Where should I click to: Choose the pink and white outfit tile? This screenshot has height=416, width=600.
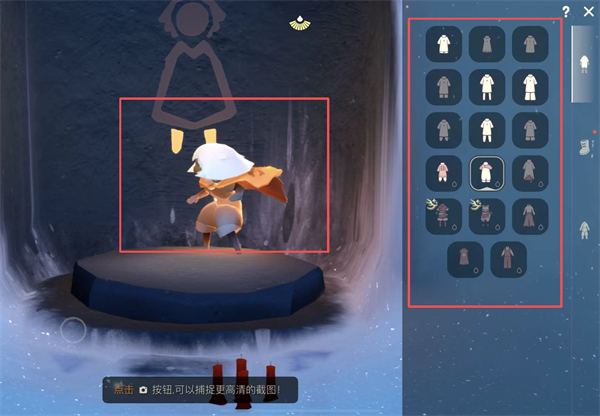(441, 172)
